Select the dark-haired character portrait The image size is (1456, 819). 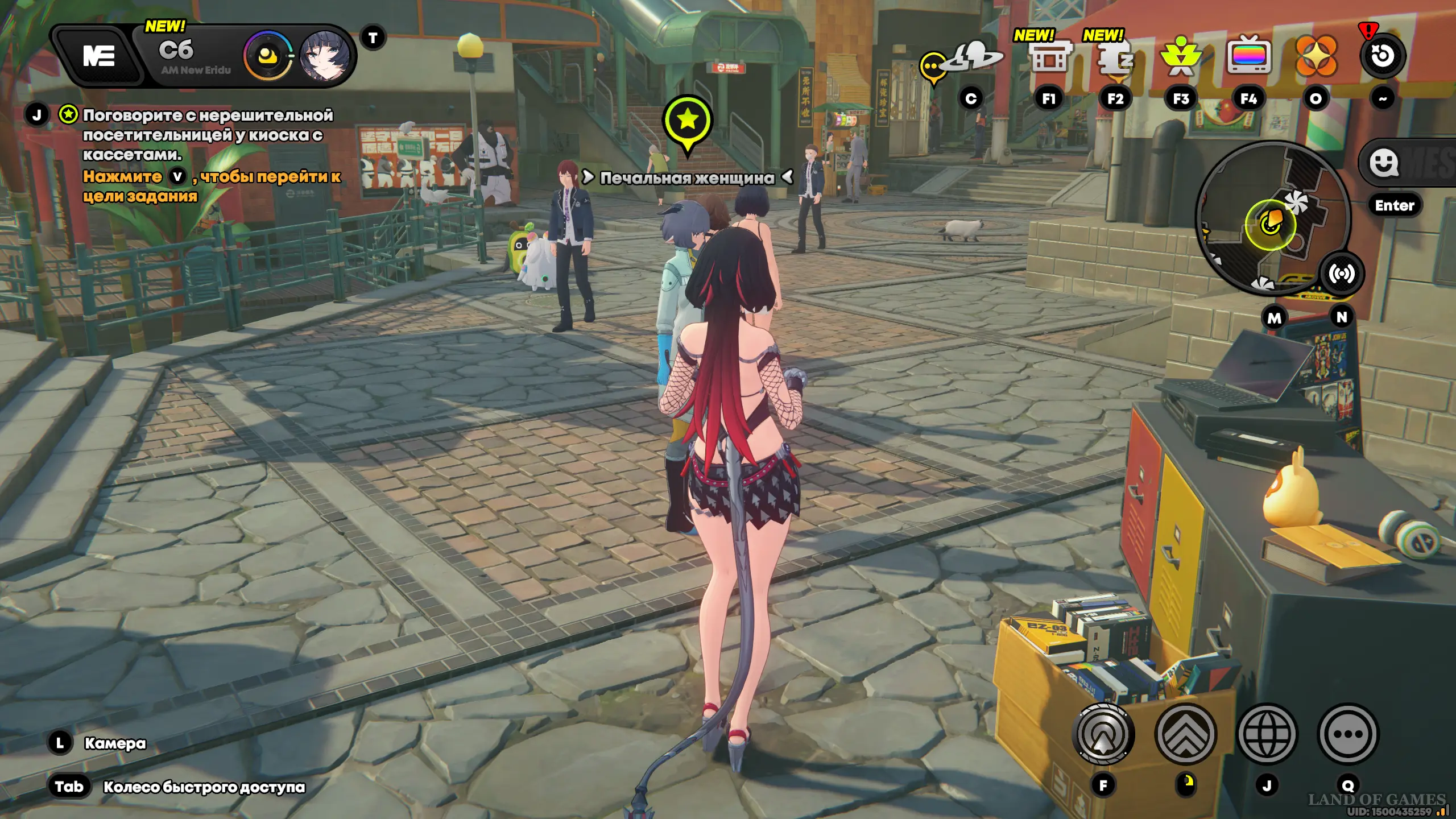point(324,56)
